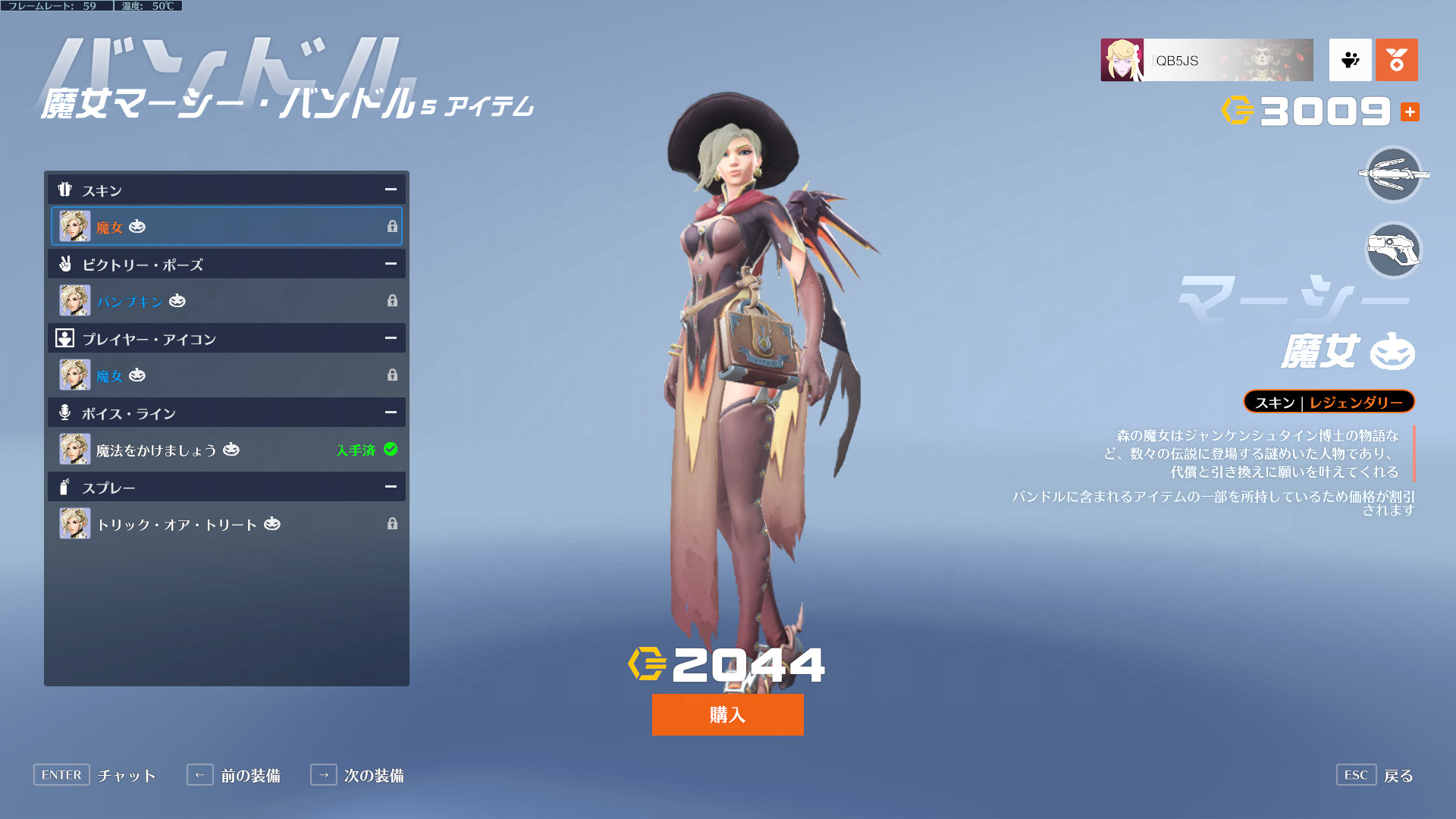Choose the パンプキン victory pose item

click(x=226, y=301)
